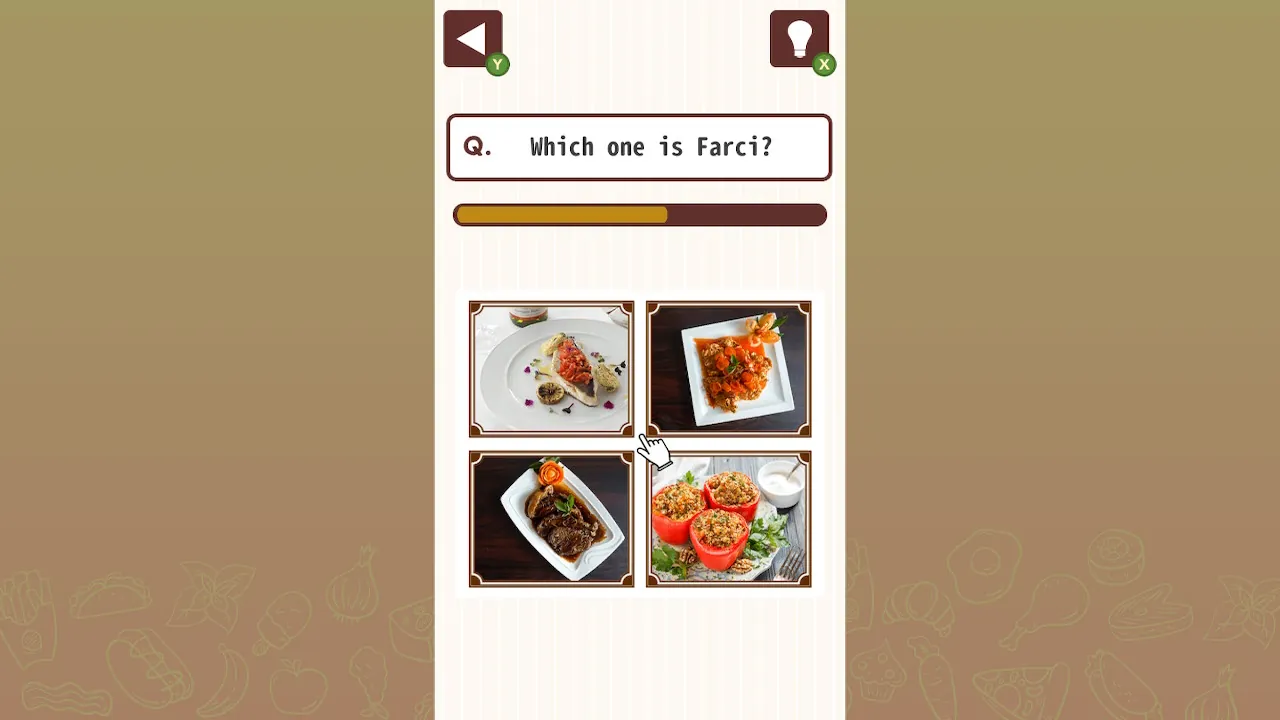Choose the bottom-right answer image

pos(728,519)
